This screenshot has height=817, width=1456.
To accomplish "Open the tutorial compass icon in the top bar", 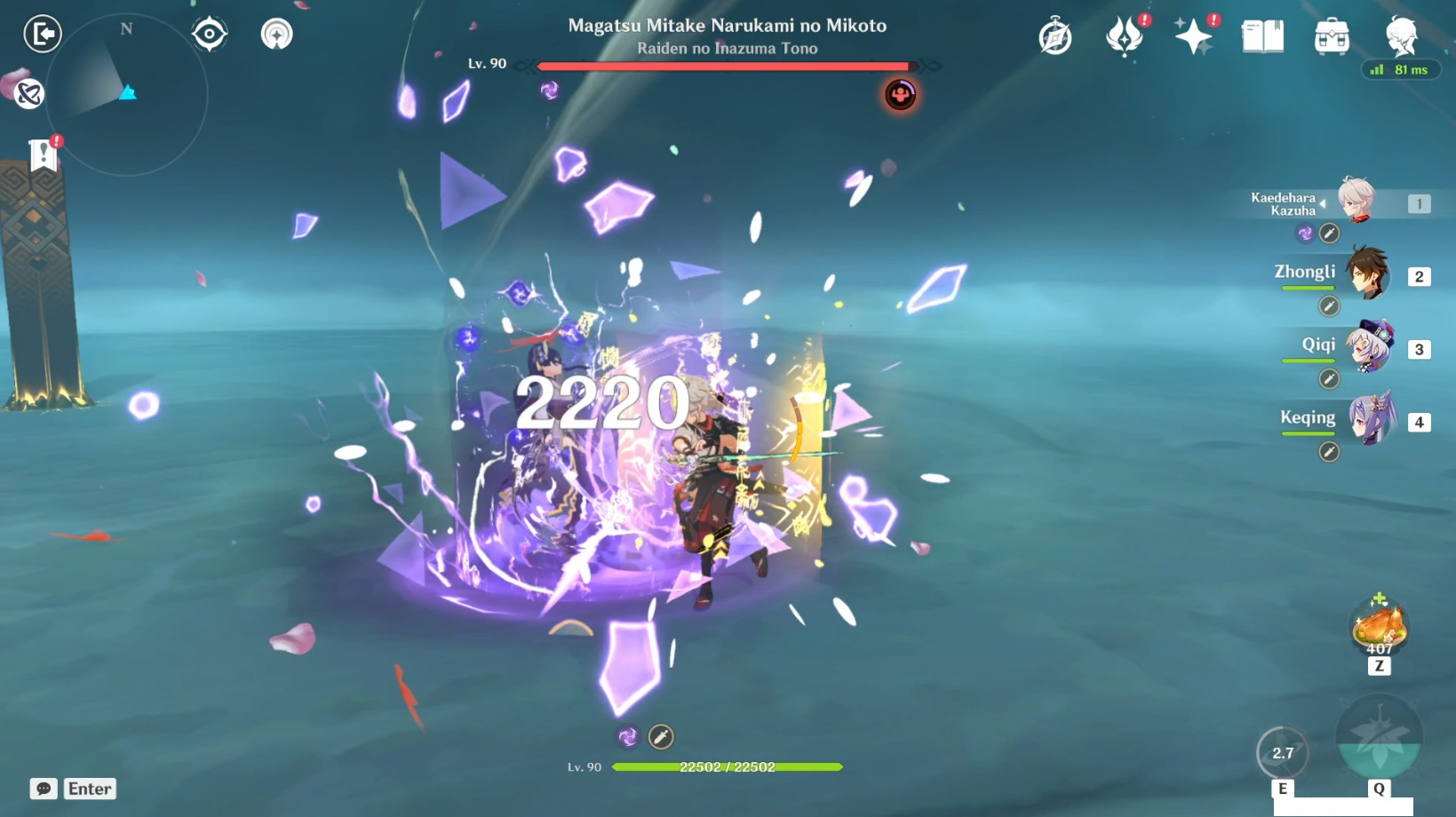I will 1055,36.
